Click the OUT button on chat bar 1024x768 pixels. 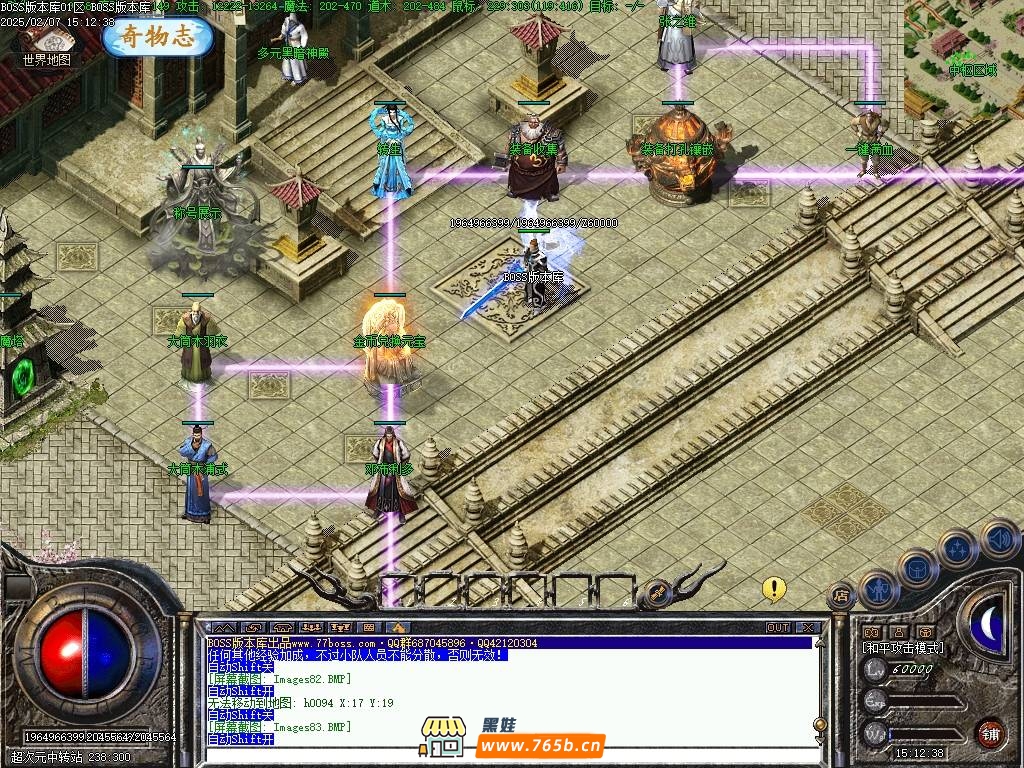[x=777, y=628]
